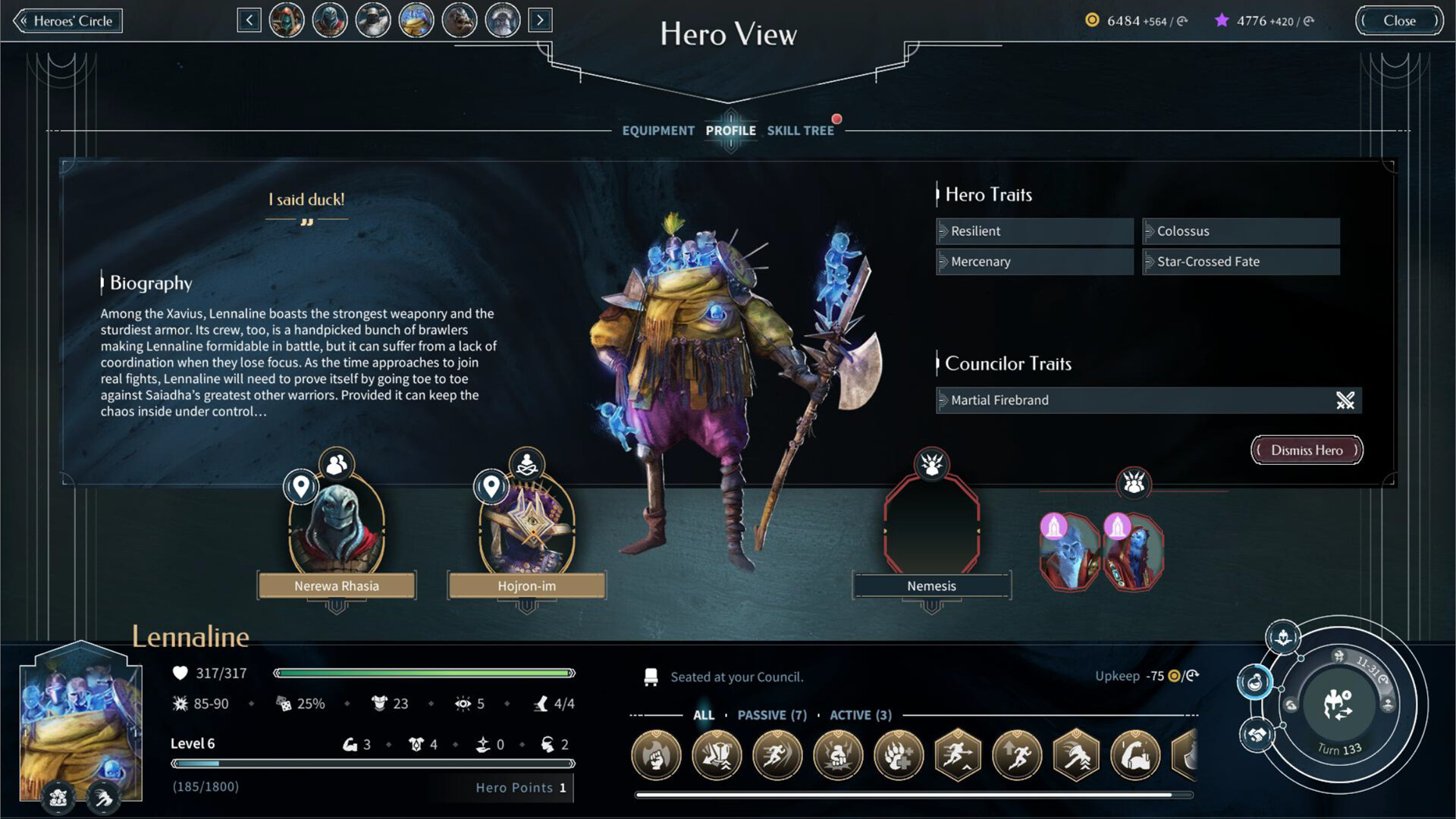Click the potion flask icon near the turn wheel
This screenshot has width=1456, height=819.
(x=1255, y=681)
